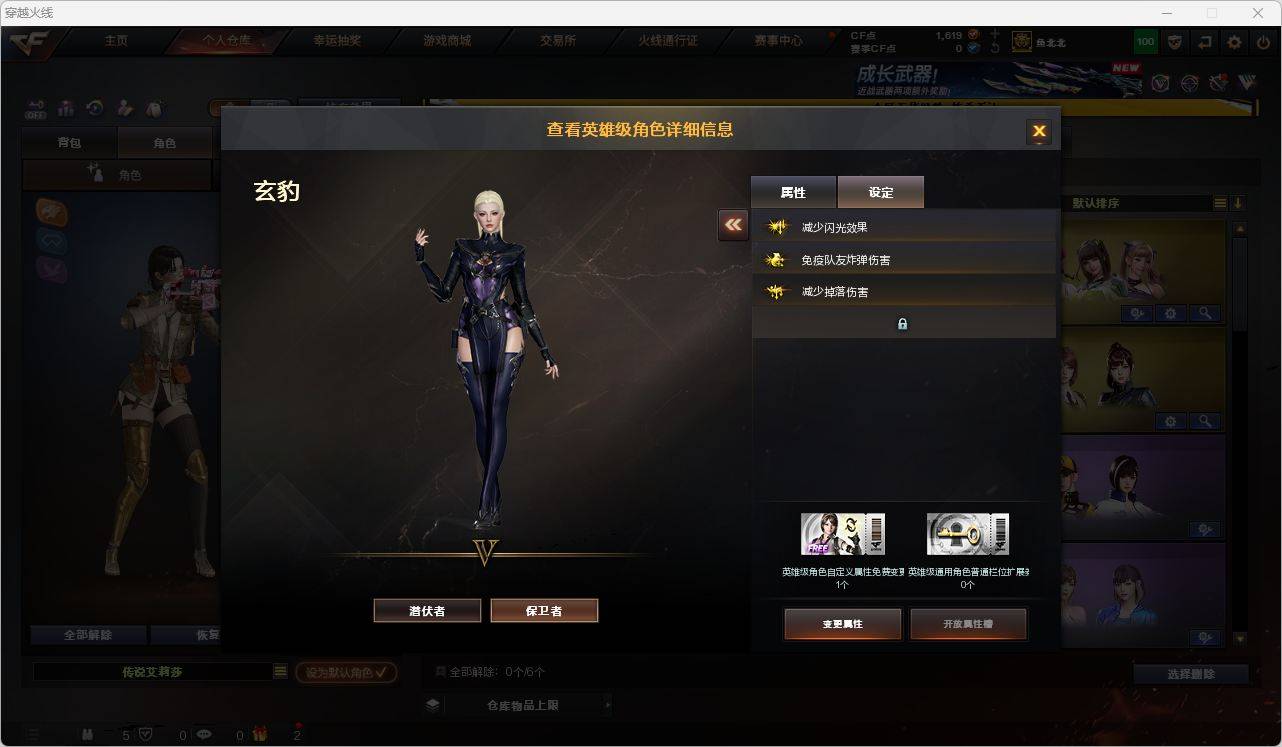Click the magnifier icon on the top character card
This screenshot has height=747, width=1282.
tap(1205, 313)
